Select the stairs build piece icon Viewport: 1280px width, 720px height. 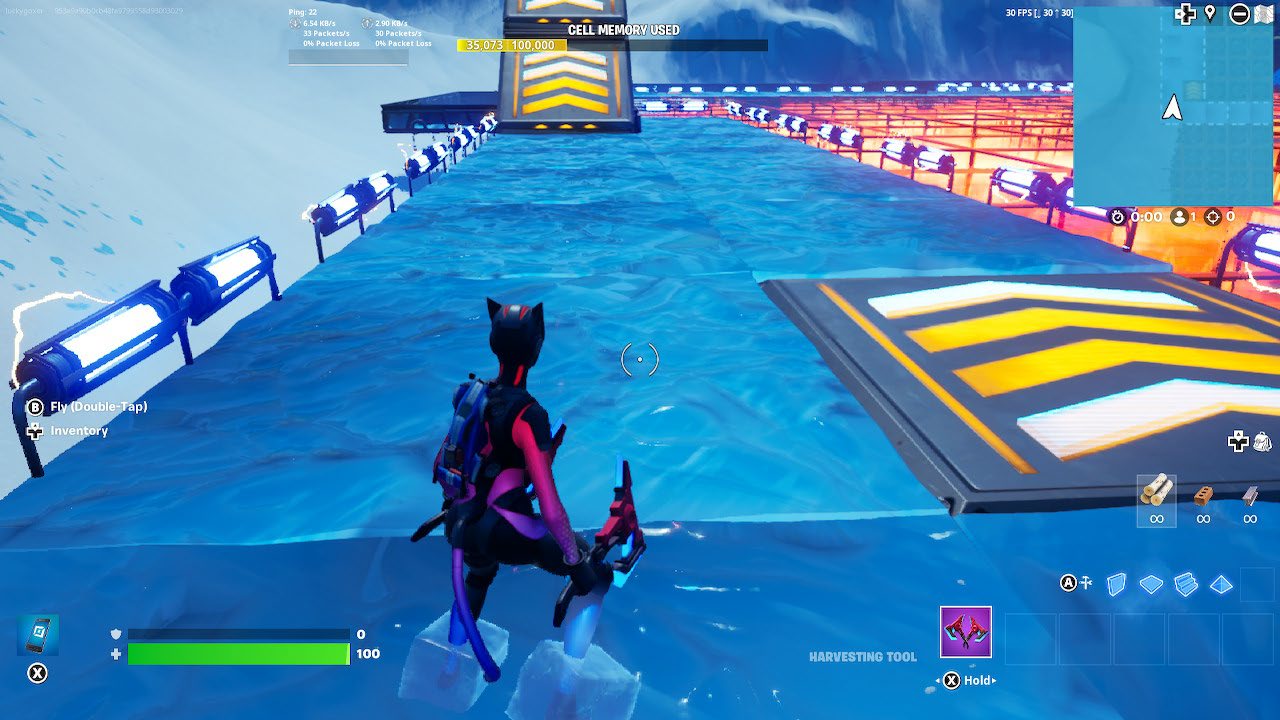pos(1185,584)
